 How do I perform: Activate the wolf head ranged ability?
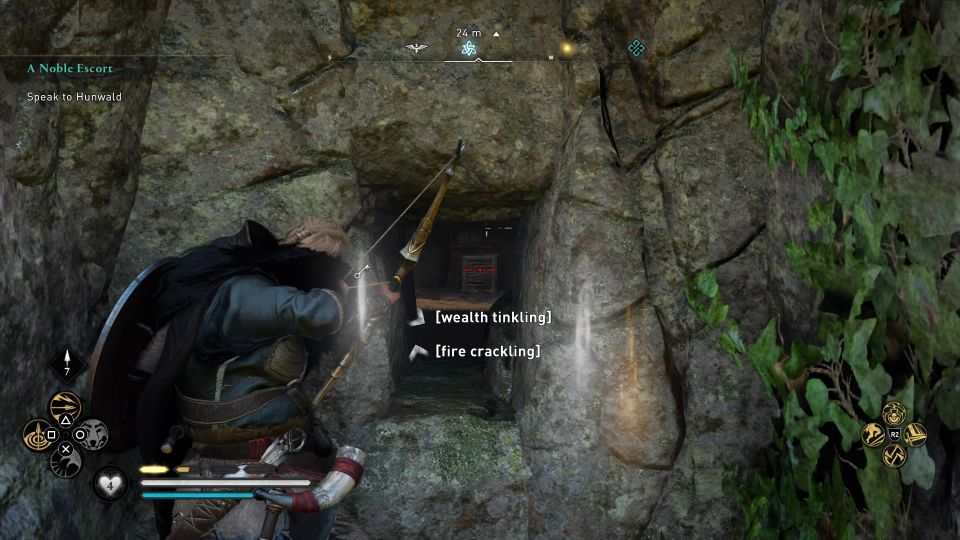[93, 435]
